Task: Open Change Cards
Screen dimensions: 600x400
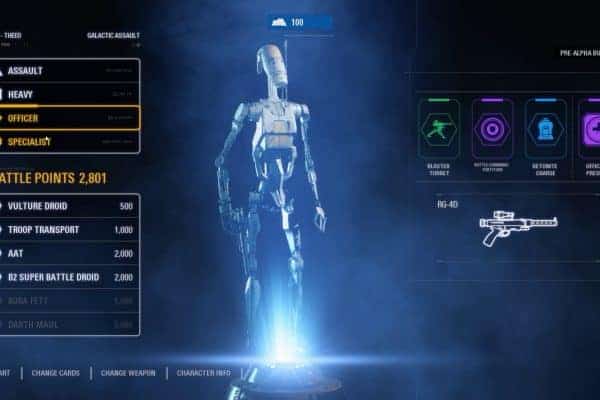Action: (x=58, y=373)
